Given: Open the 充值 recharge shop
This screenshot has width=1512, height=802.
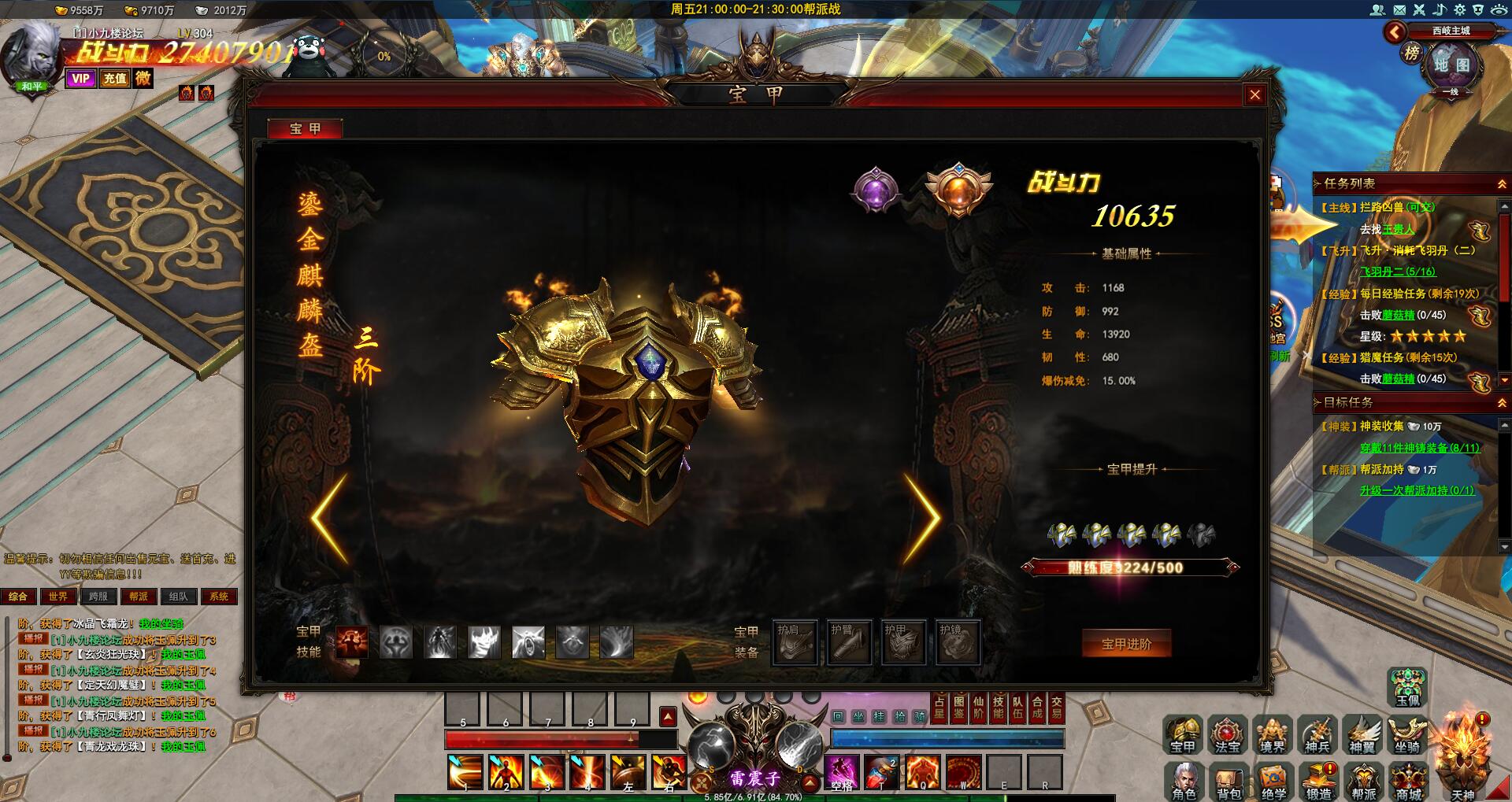Looking at the screenshot, I should tap(115, 78).
